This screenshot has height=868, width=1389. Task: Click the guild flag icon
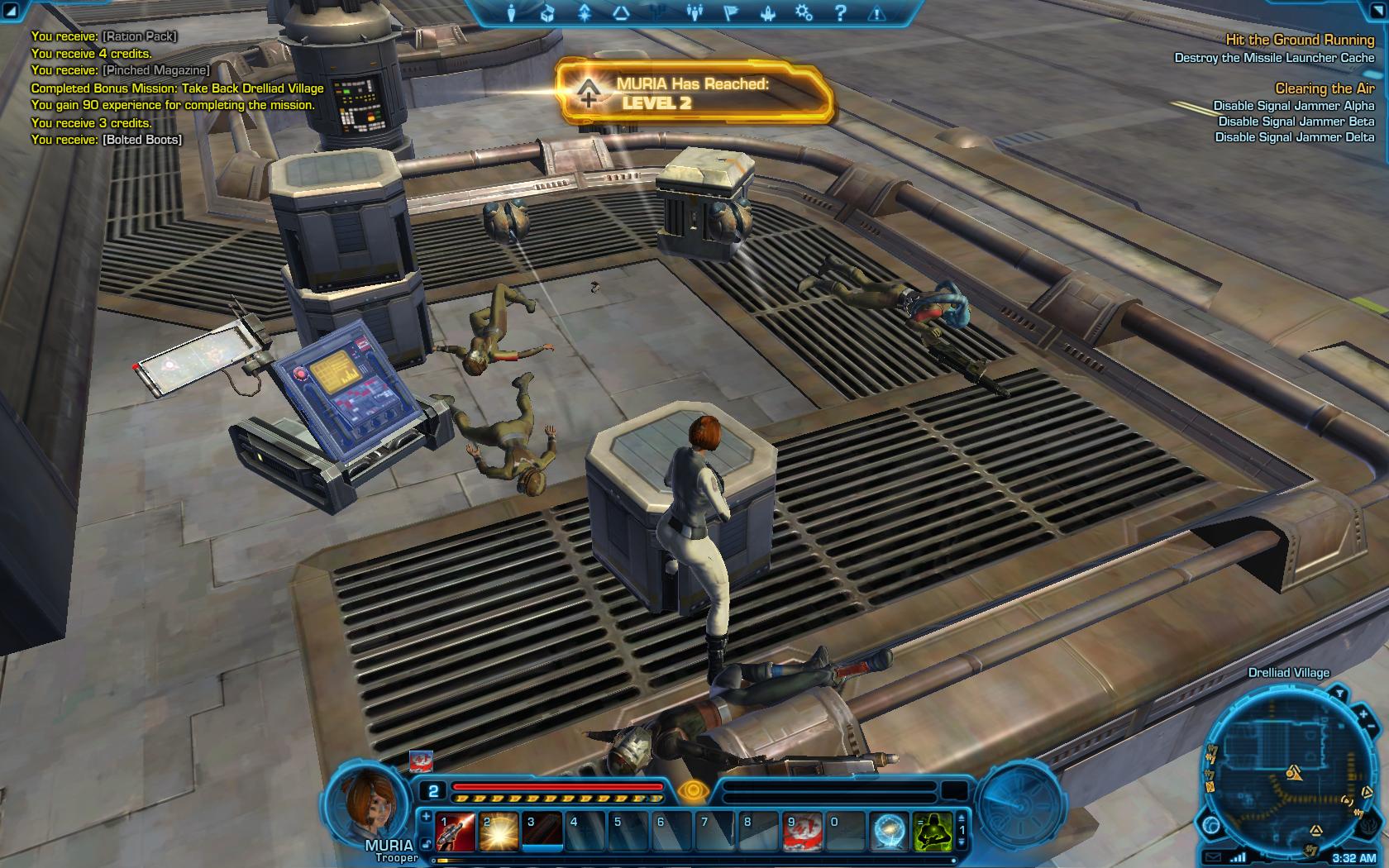pyautogui.click(x=731, y=13)
